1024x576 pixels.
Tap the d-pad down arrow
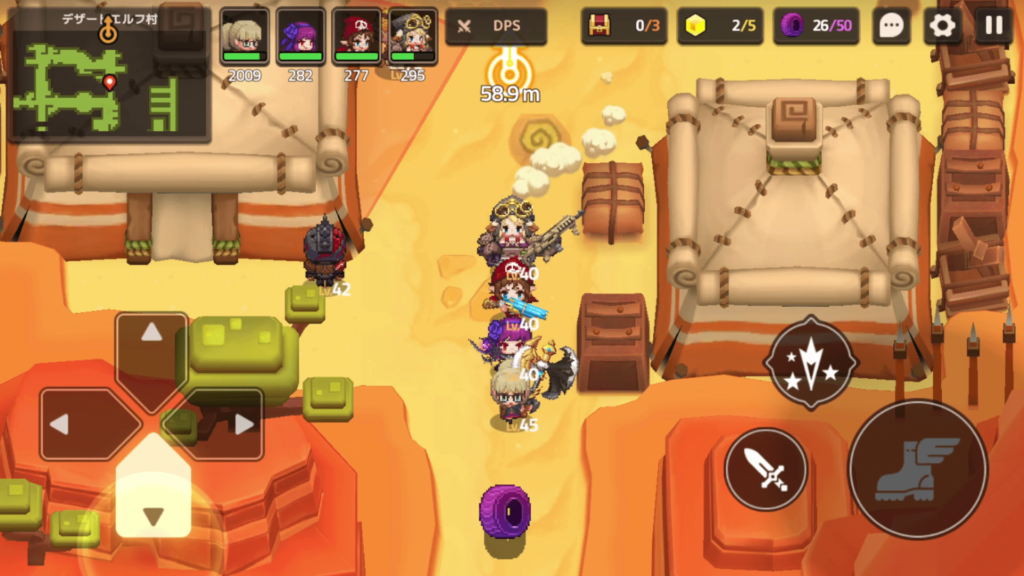coord(152,498)
